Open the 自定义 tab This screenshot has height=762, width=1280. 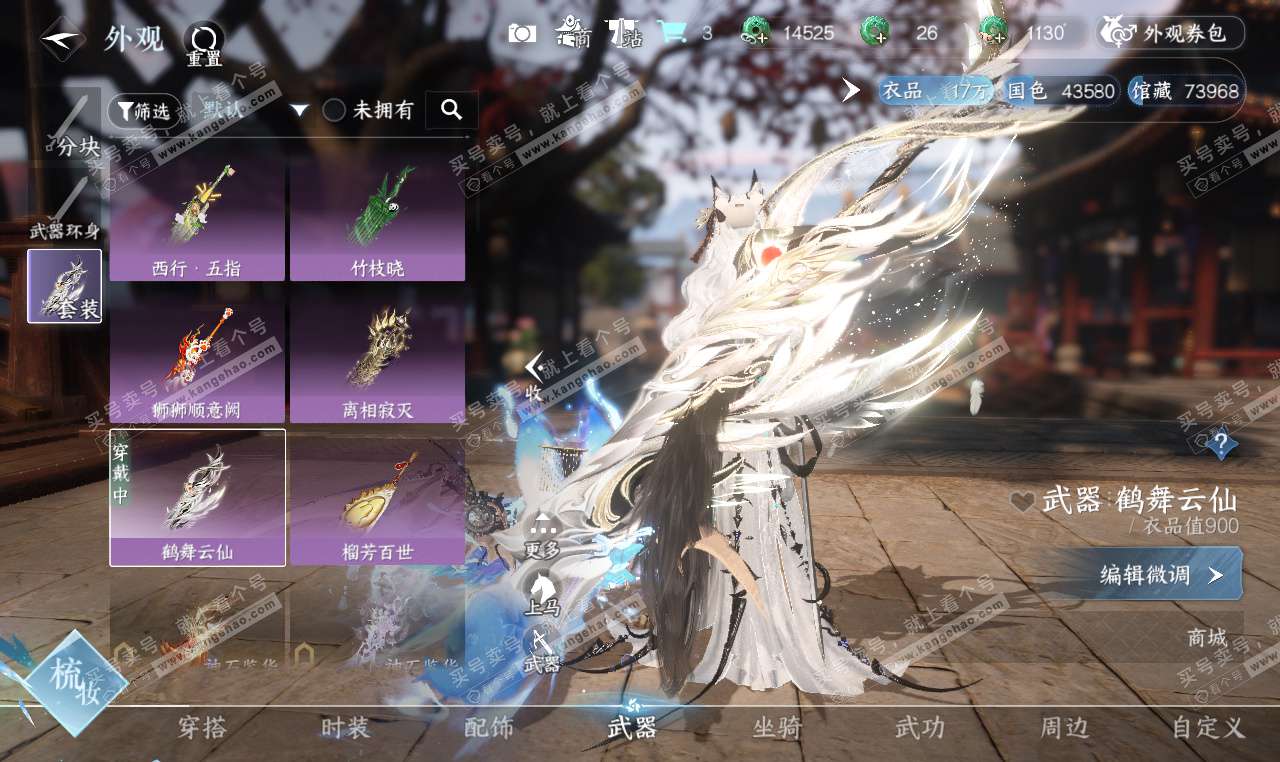pos(1207,728)
